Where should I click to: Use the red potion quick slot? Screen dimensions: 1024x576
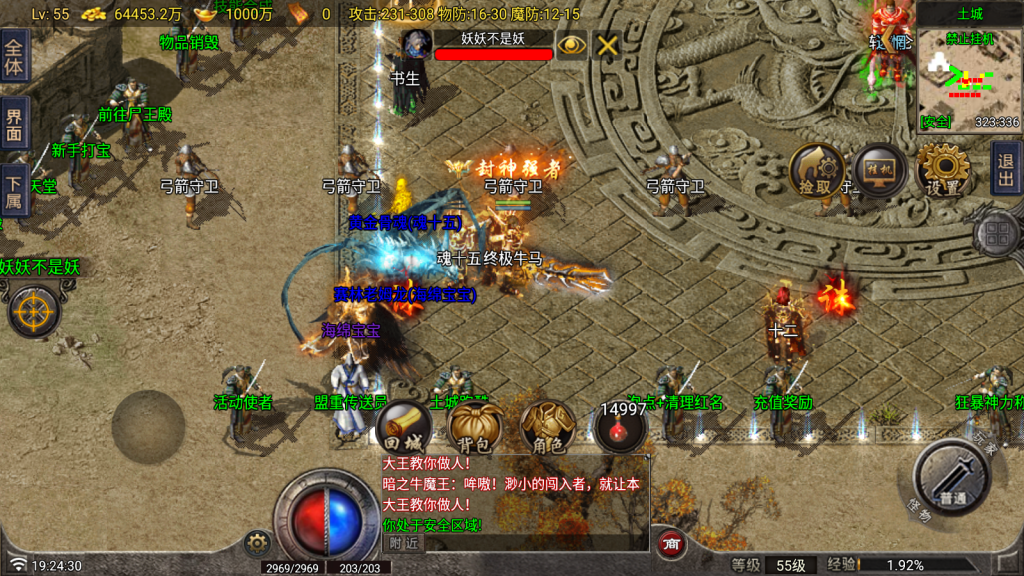tap(620, 430)
